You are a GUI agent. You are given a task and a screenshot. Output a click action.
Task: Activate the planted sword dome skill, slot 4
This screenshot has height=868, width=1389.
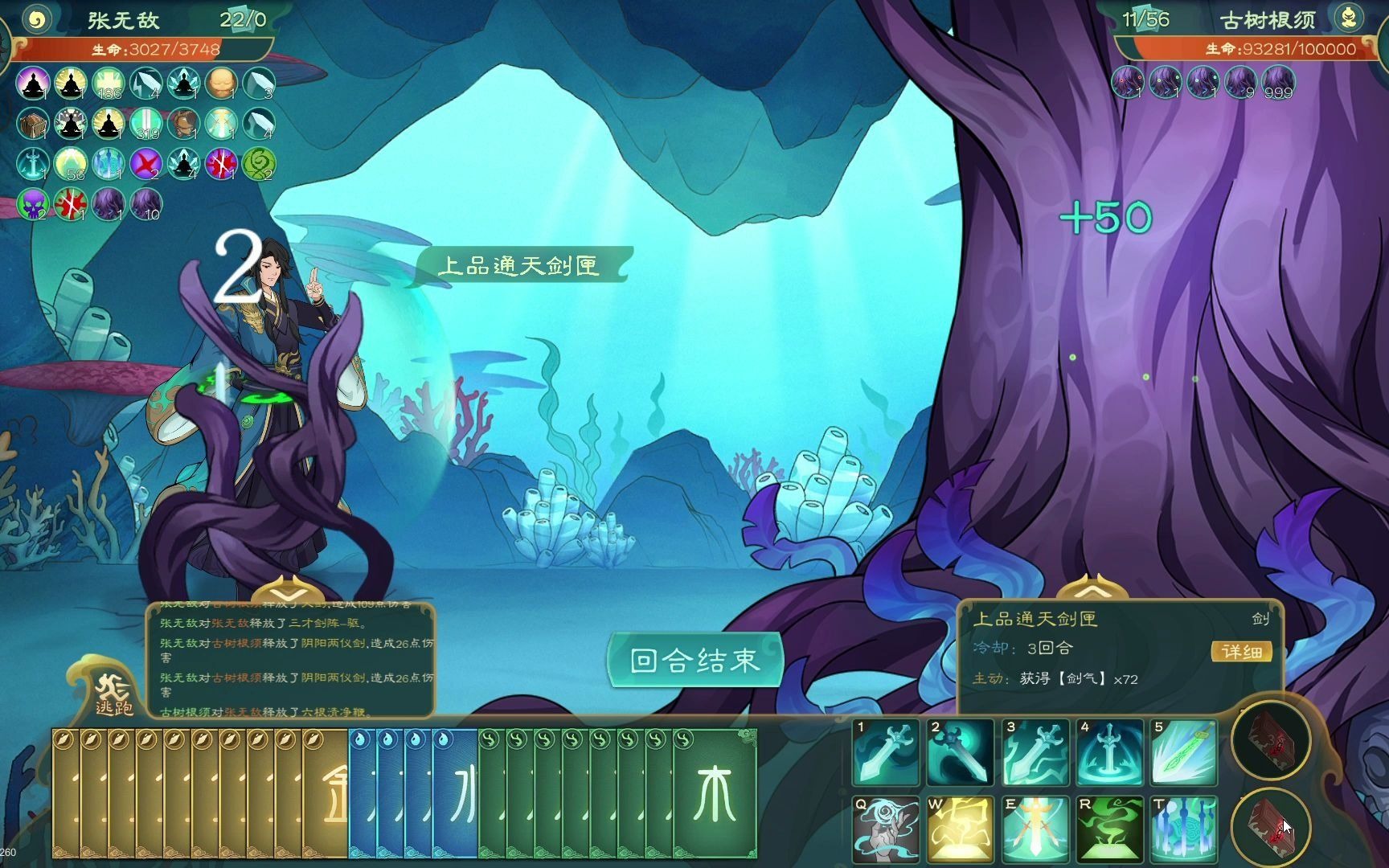1110,752
